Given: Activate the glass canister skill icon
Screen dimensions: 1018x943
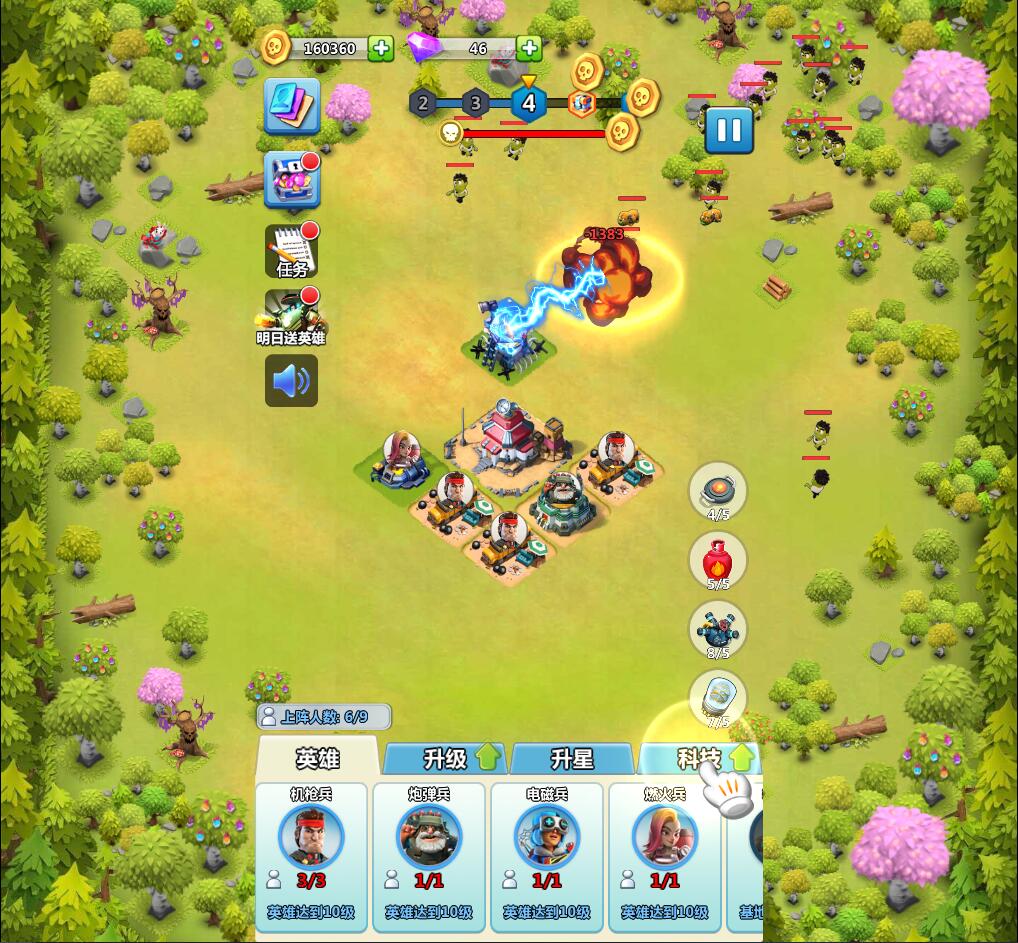Looking at the screenshot, I should 718,697.
